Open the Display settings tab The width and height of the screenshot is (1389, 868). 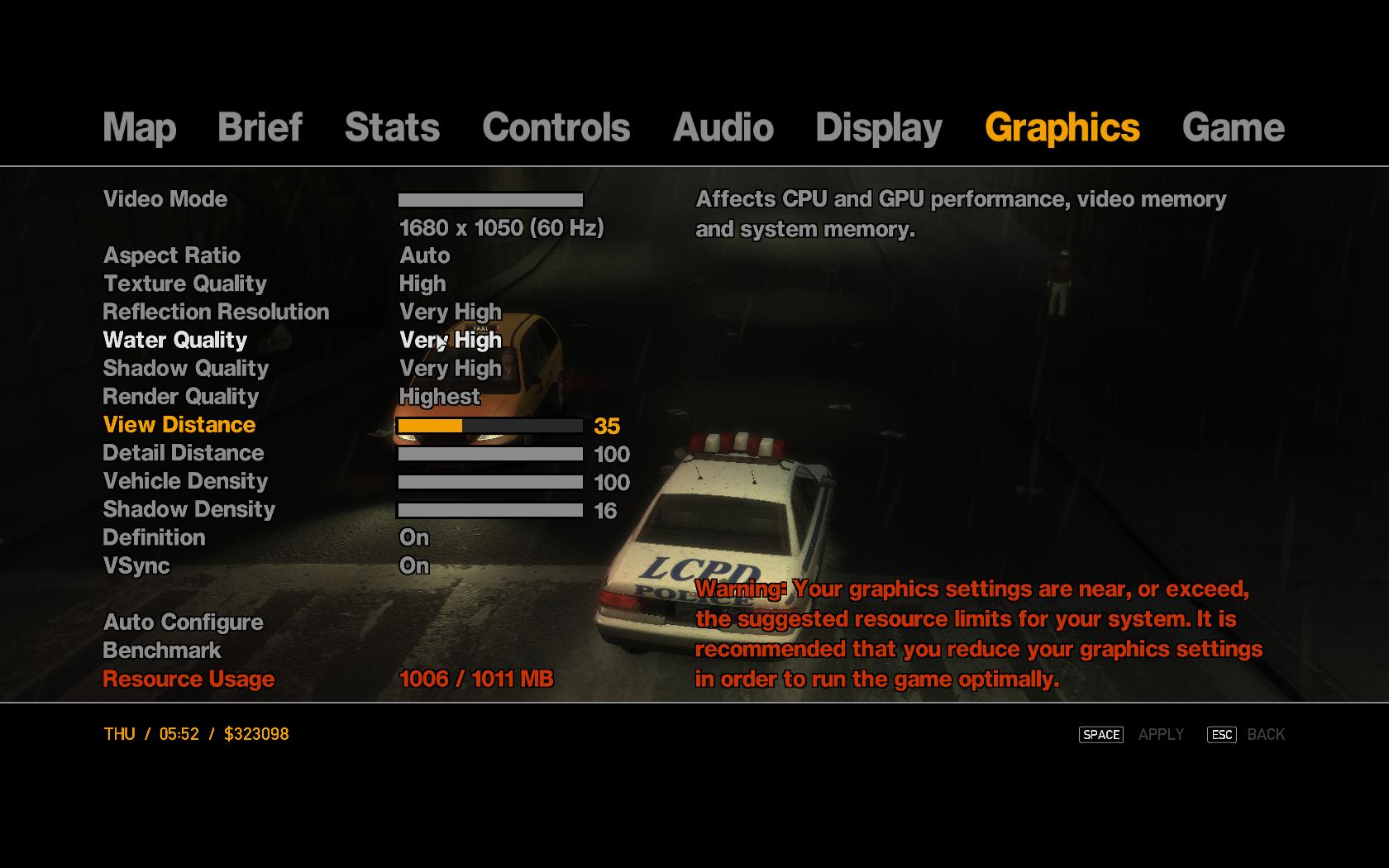tap(878, 128)
